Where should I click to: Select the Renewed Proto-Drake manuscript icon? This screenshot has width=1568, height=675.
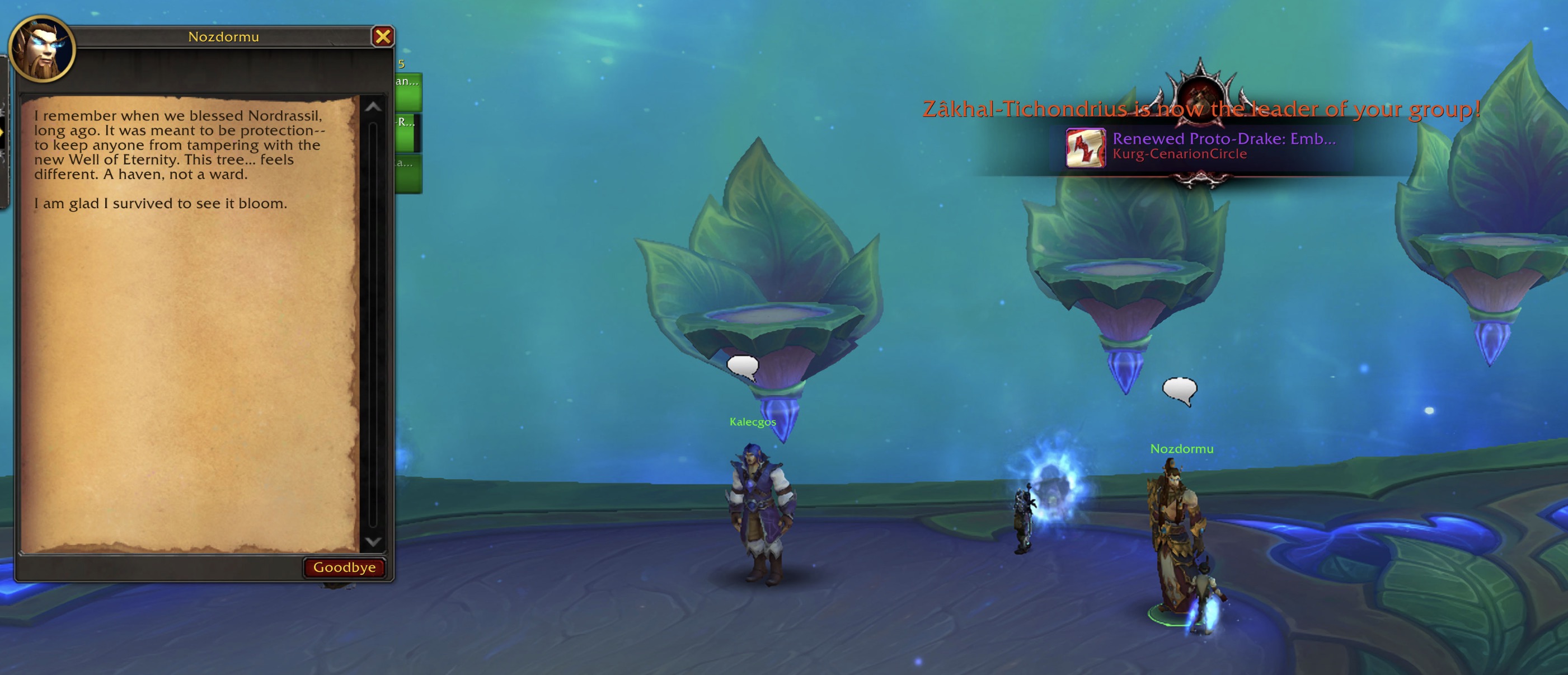pos(1085,147)
